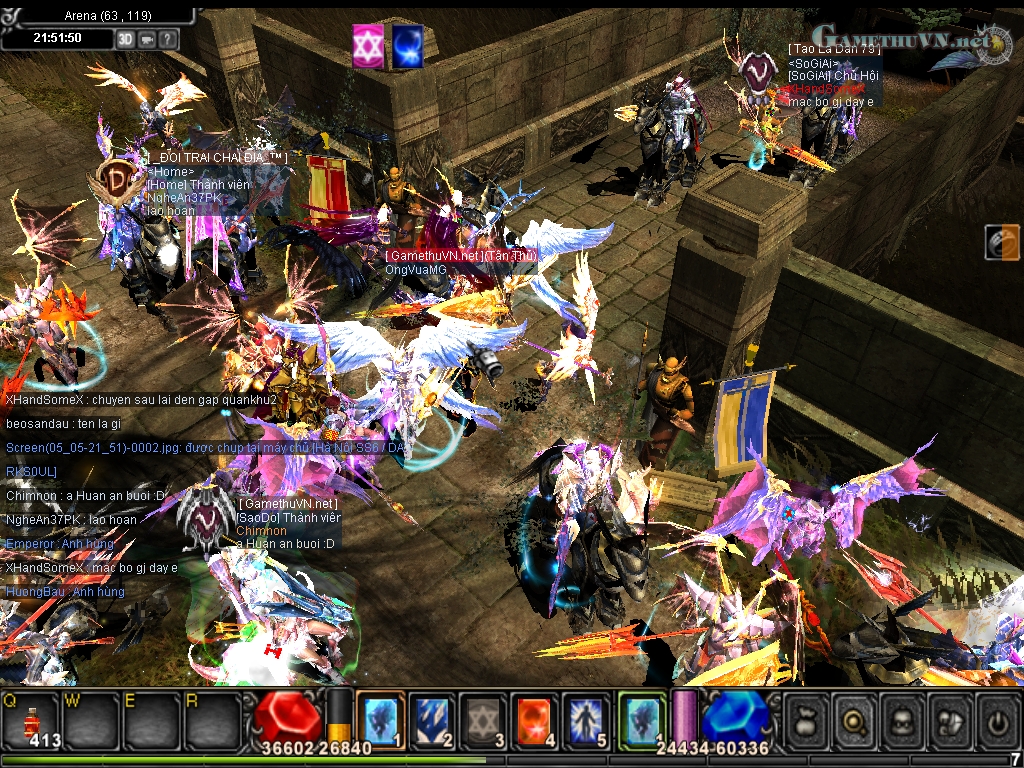Open the question mark help button
This screenshot has width=1024, height=768.
(168, 39)
